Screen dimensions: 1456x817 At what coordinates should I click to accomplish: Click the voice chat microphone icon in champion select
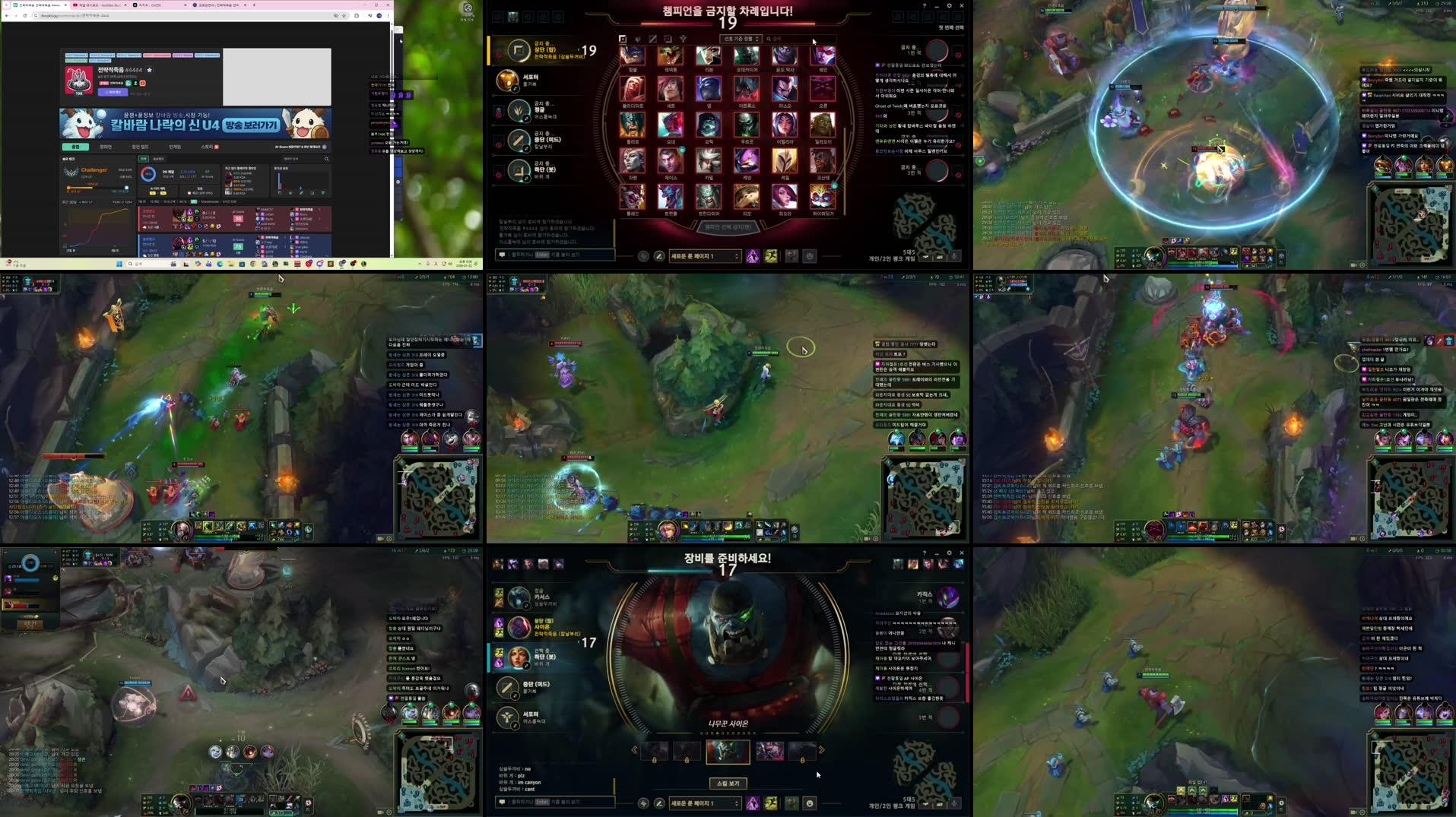[x=954, y=257]
